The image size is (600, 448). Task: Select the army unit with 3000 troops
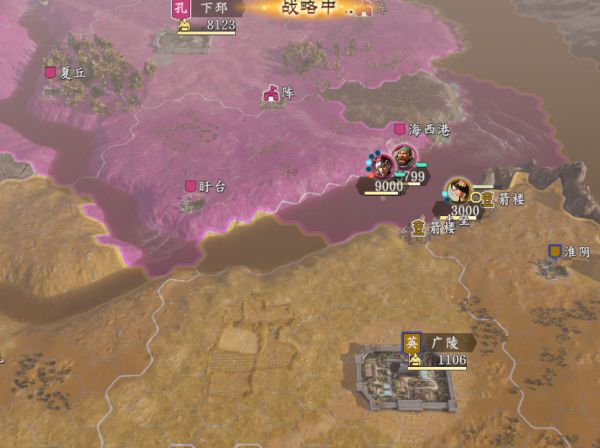459,191
